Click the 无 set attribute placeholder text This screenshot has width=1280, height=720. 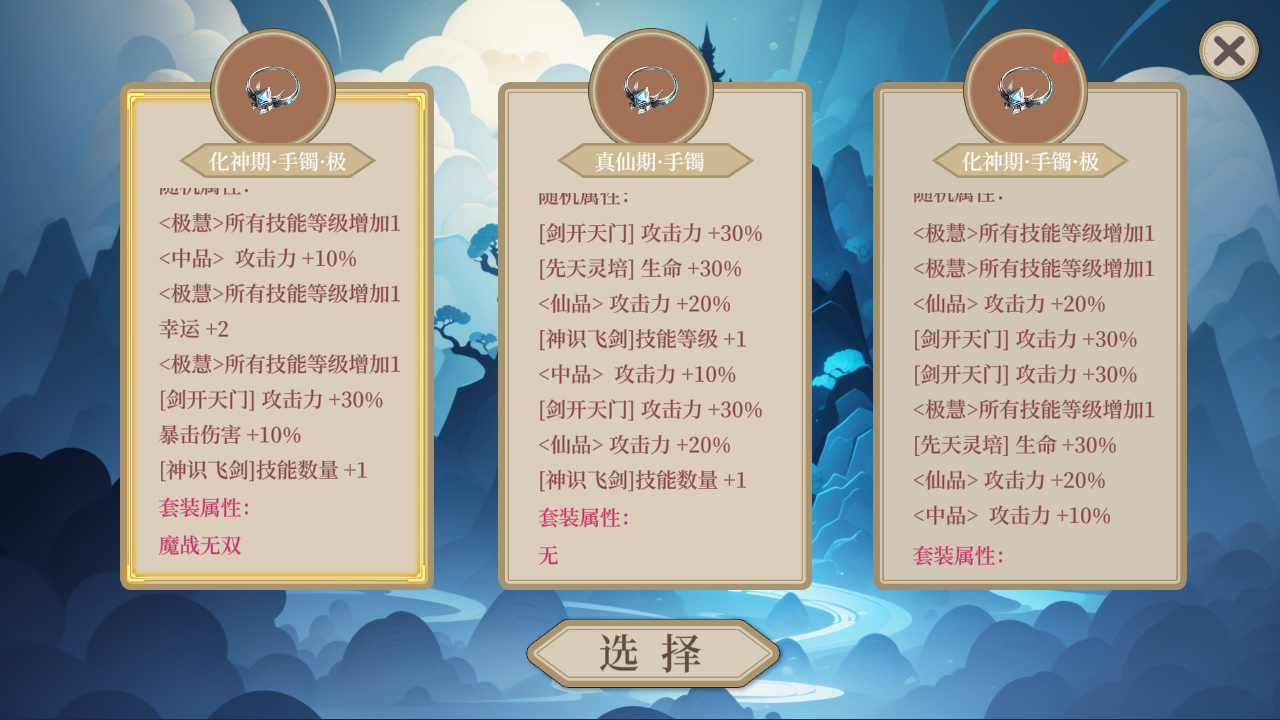(547, 555)
